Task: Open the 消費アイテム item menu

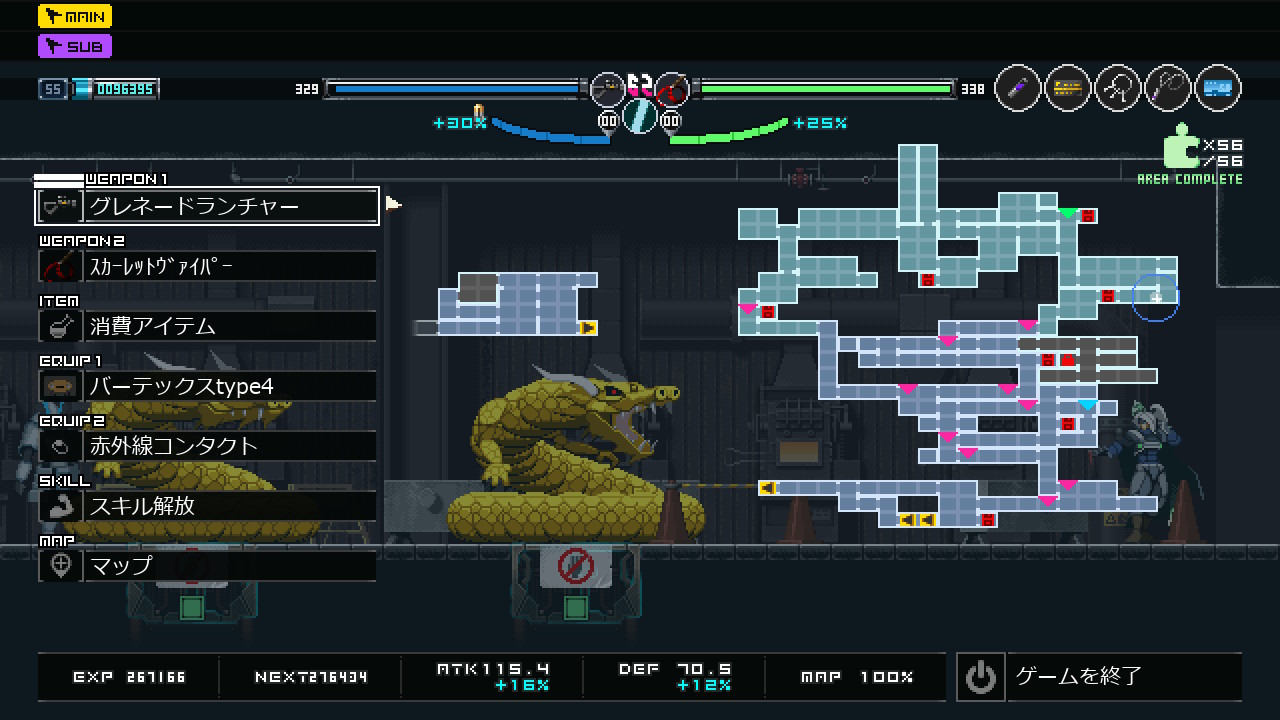Action: (207, 326)
